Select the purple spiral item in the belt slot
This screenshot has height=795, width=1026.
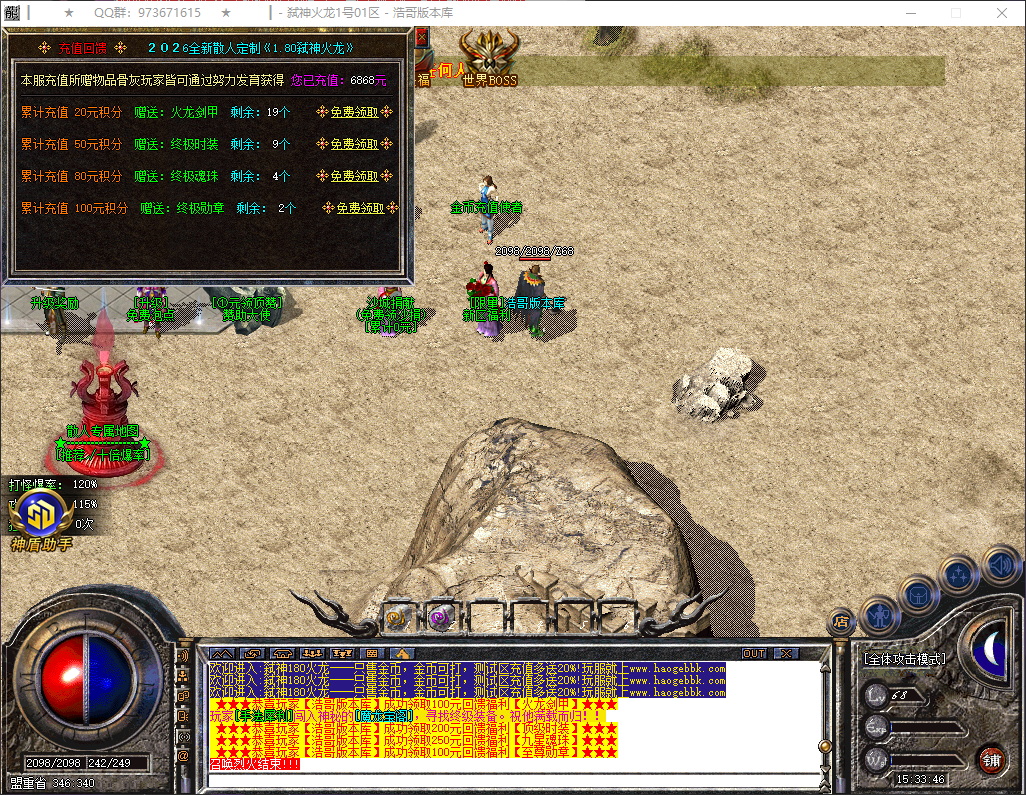coord(440,618)
